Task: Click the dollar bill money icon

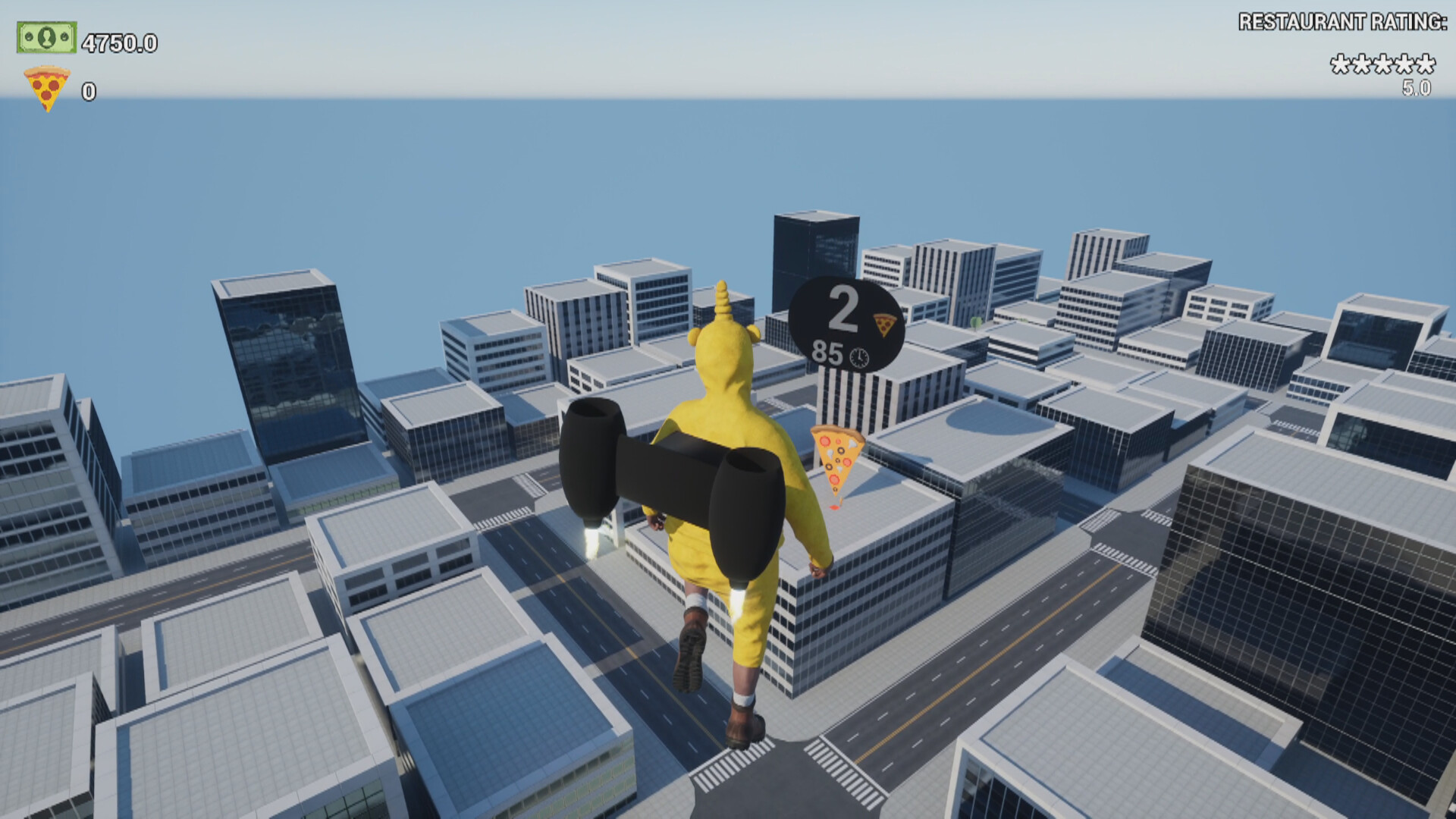Action: click(45, 36)
